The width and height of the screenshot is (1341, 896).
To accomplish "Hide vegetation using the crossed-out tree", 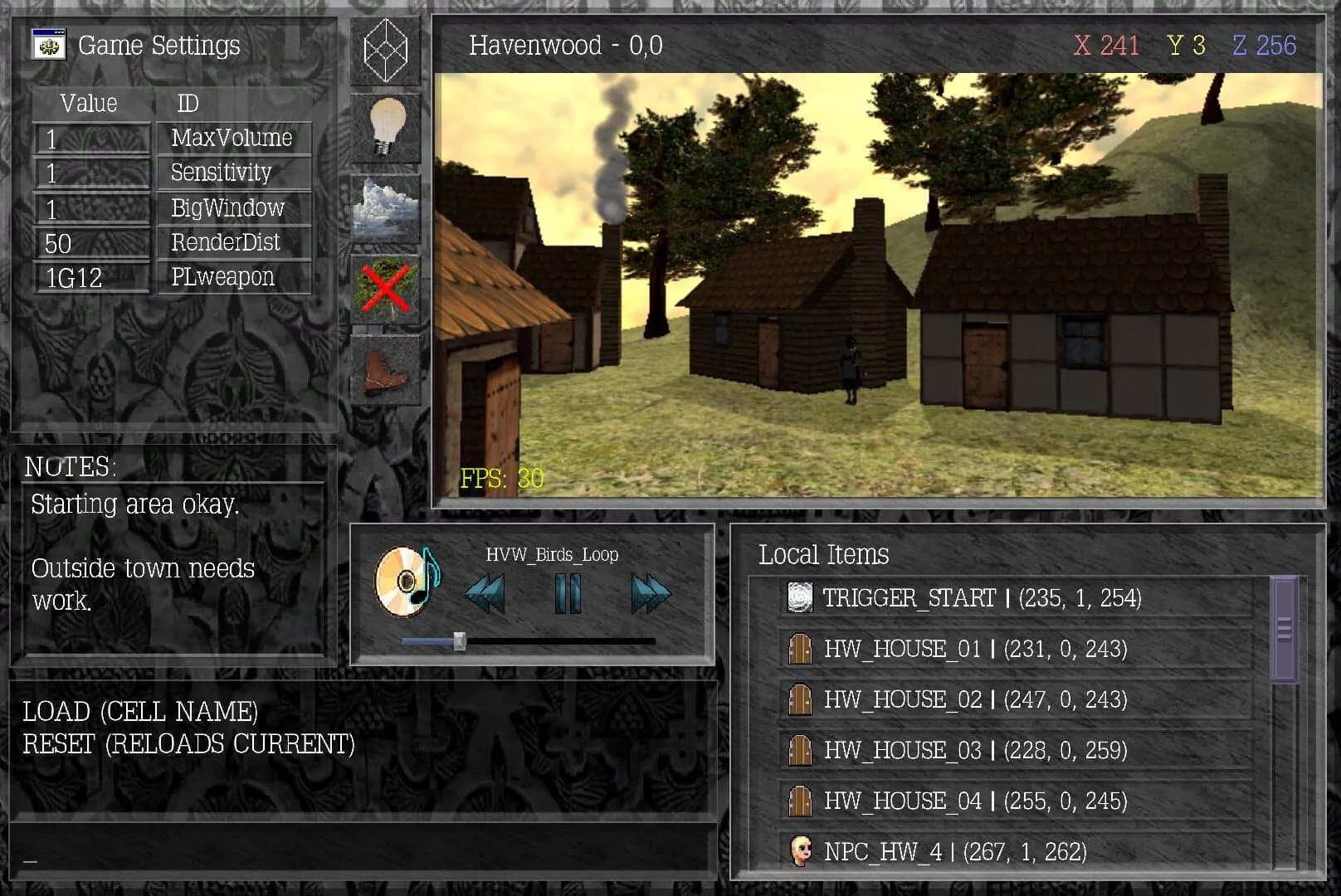I will coord(385,288).
